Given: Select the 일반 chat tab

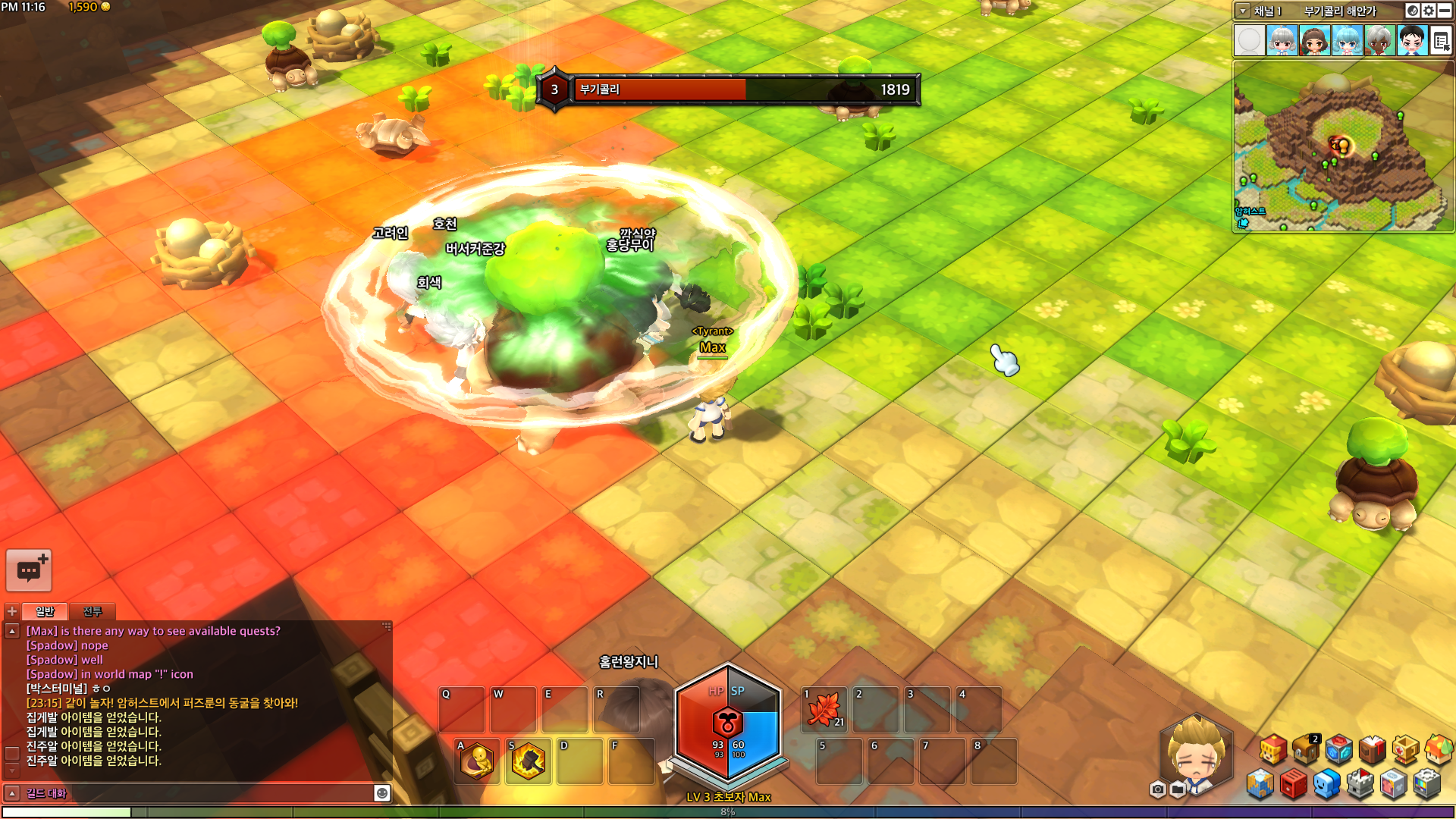Looking at the screenshot, I should (x=45, y=611).
